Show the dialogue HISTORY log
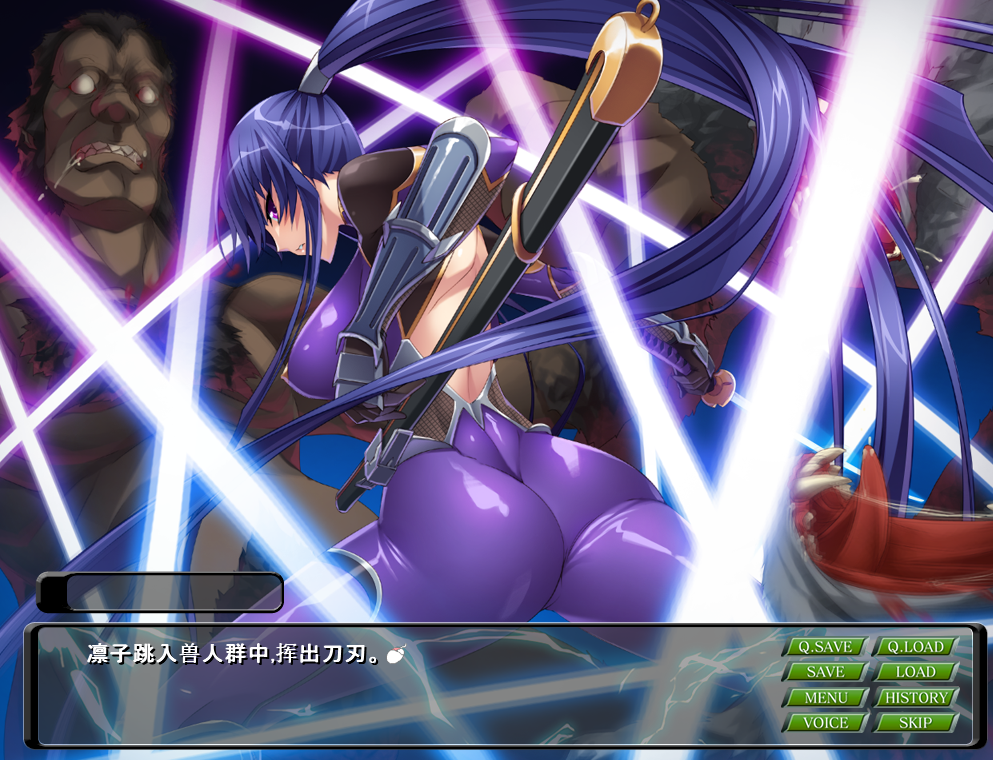 click(x=915, y=697)
